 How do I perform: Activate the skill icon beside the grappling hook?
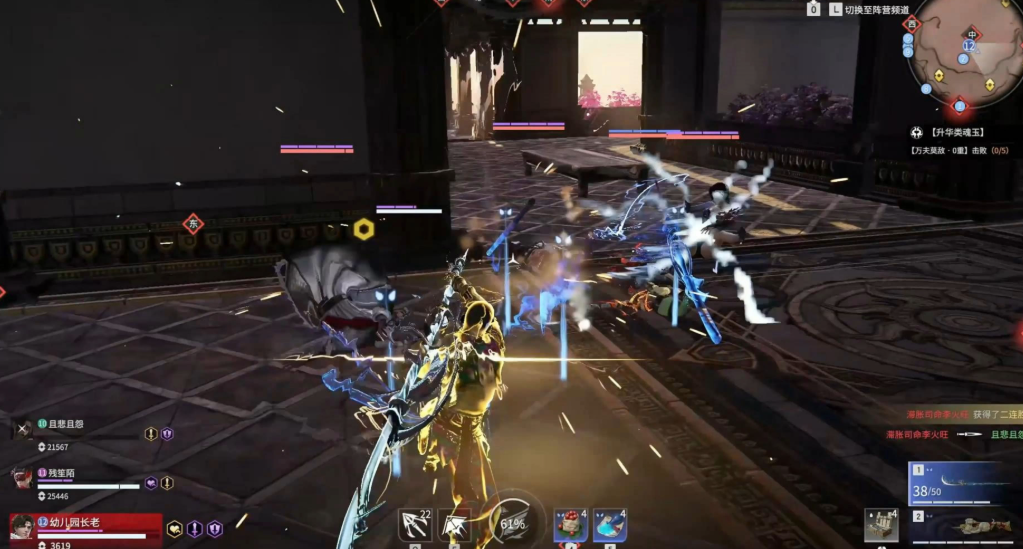point(455,525)
